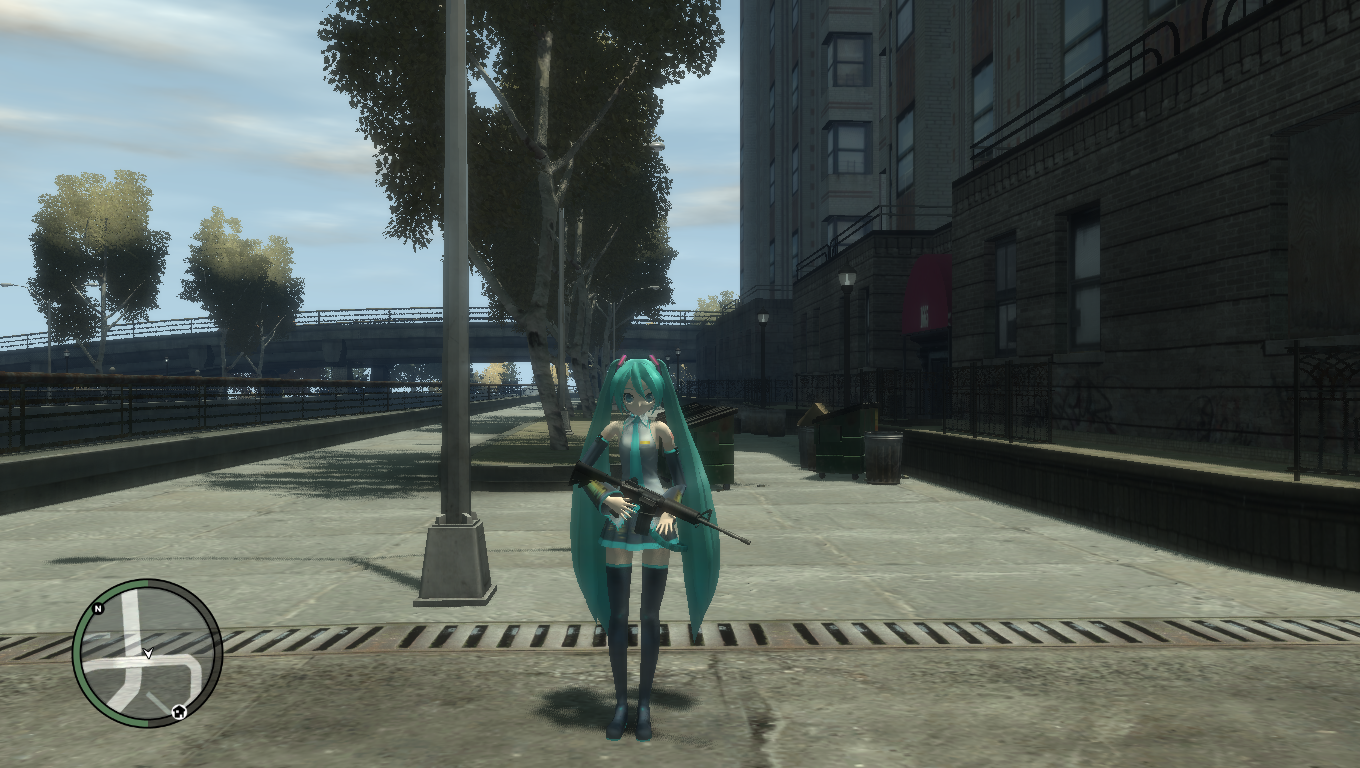Click the circular radar minimap
The image size is (1360, 768).
coord(147,653)
